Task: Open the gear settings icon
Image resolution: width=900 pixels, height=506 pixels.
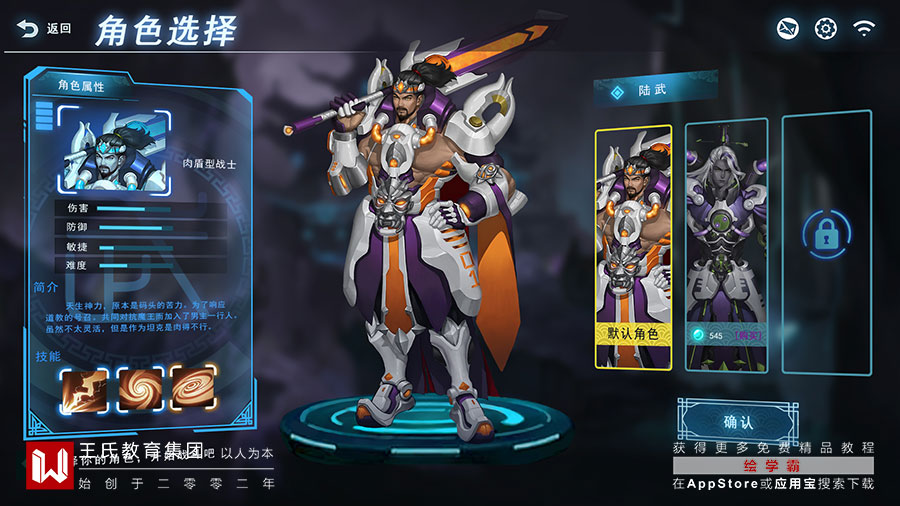Action: tap(825, 28)
